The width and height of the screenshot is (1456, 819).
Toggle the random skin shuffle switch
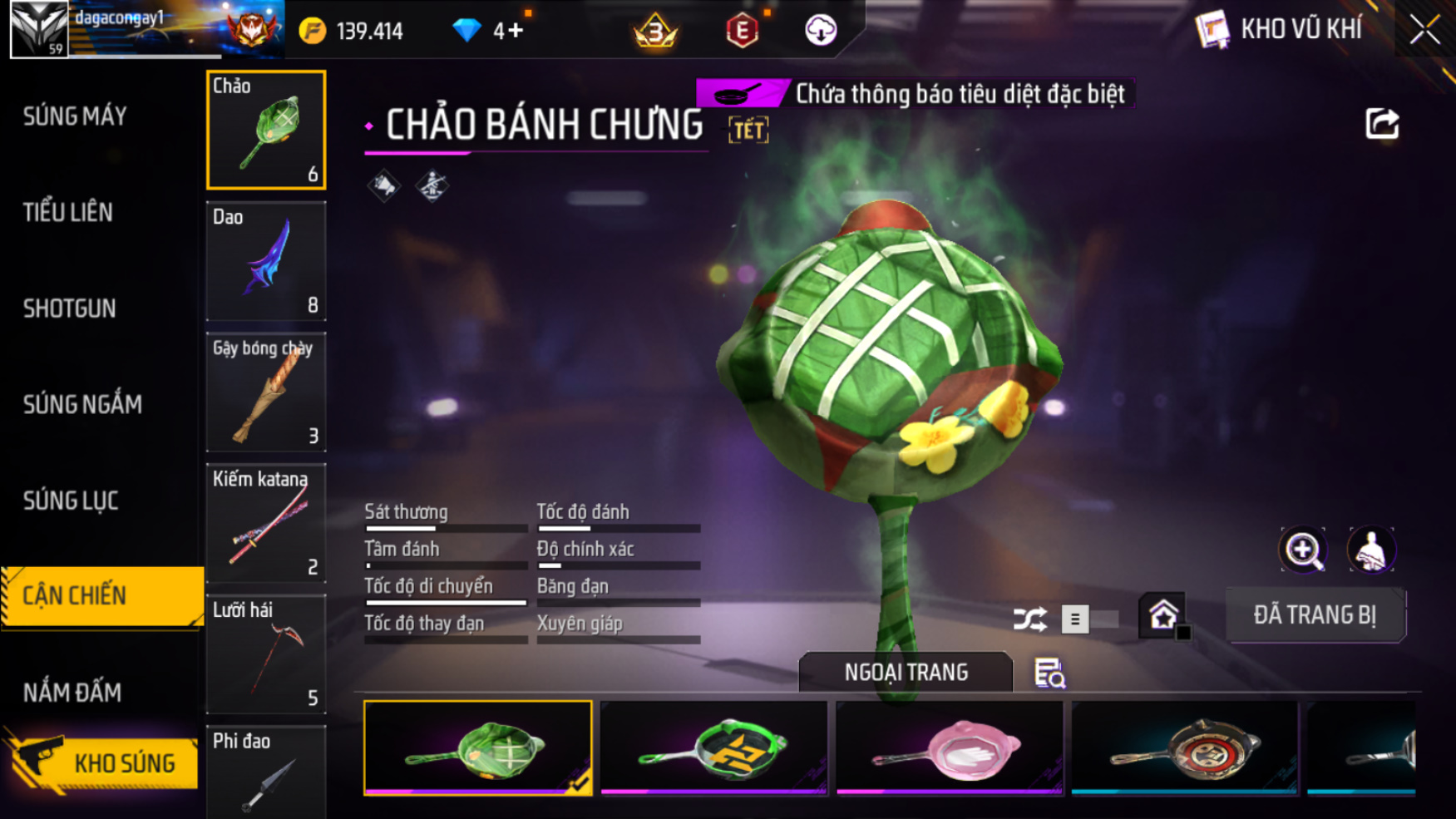(1088, 619)
